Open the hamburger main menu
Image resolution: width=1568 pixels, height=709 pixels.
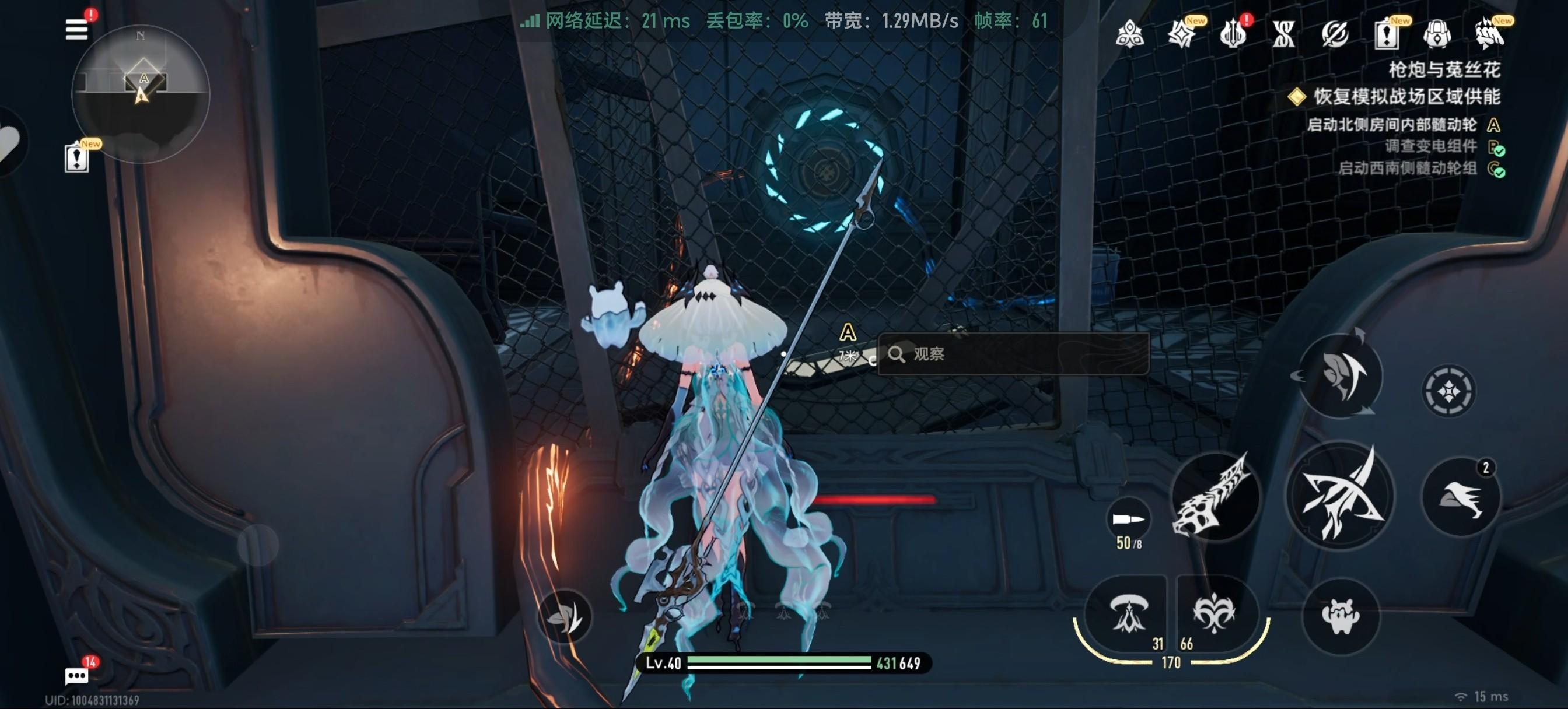tap(76, 29)
